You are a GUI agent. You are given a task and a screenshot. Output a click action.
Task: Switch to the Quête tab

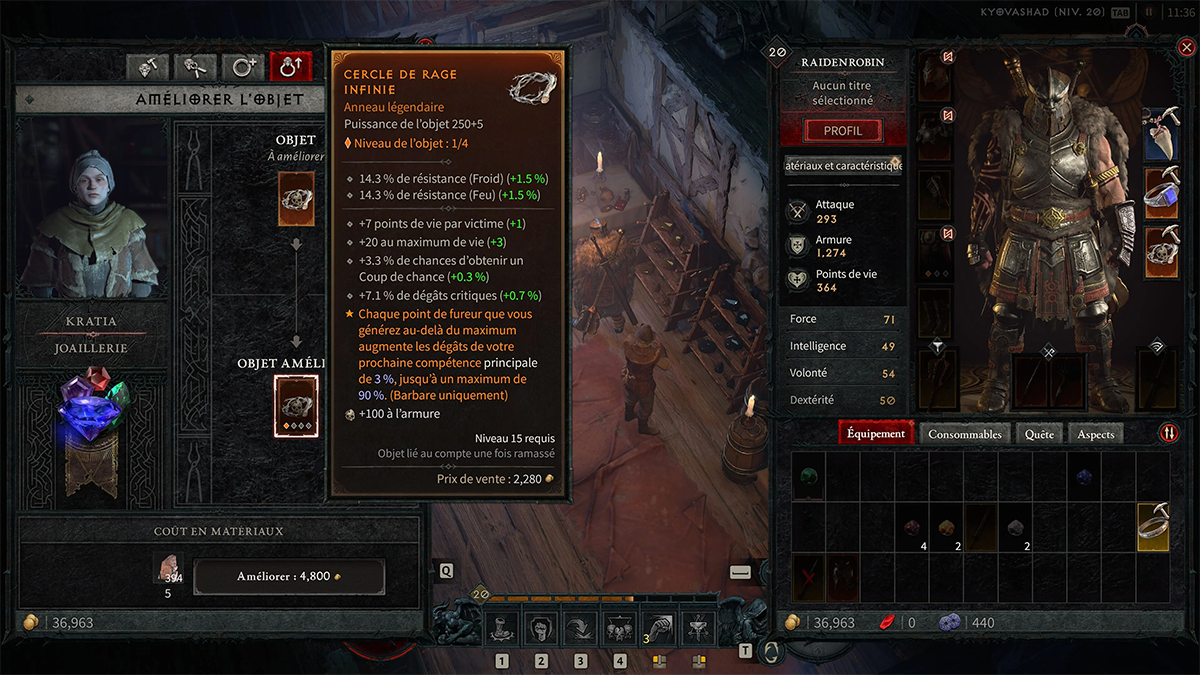pyautogui.click(x=1039, y=434)
